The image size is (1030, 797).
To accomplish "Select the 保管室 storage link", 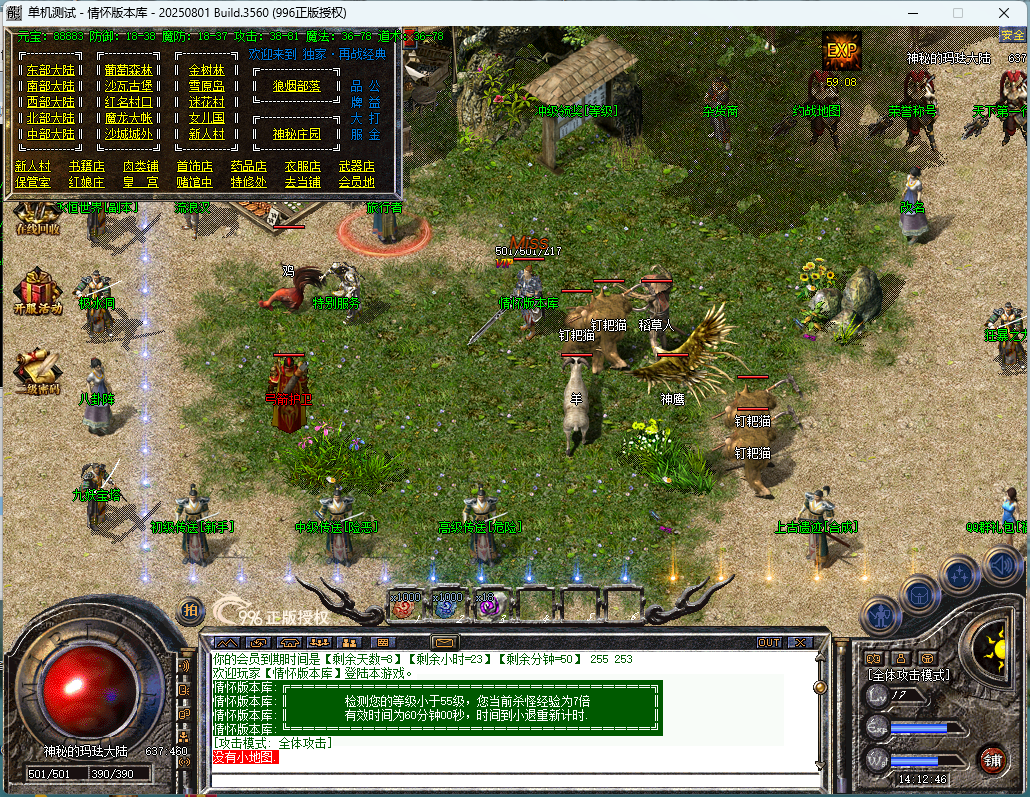I will pyautogui.click(x=32, y=182).
